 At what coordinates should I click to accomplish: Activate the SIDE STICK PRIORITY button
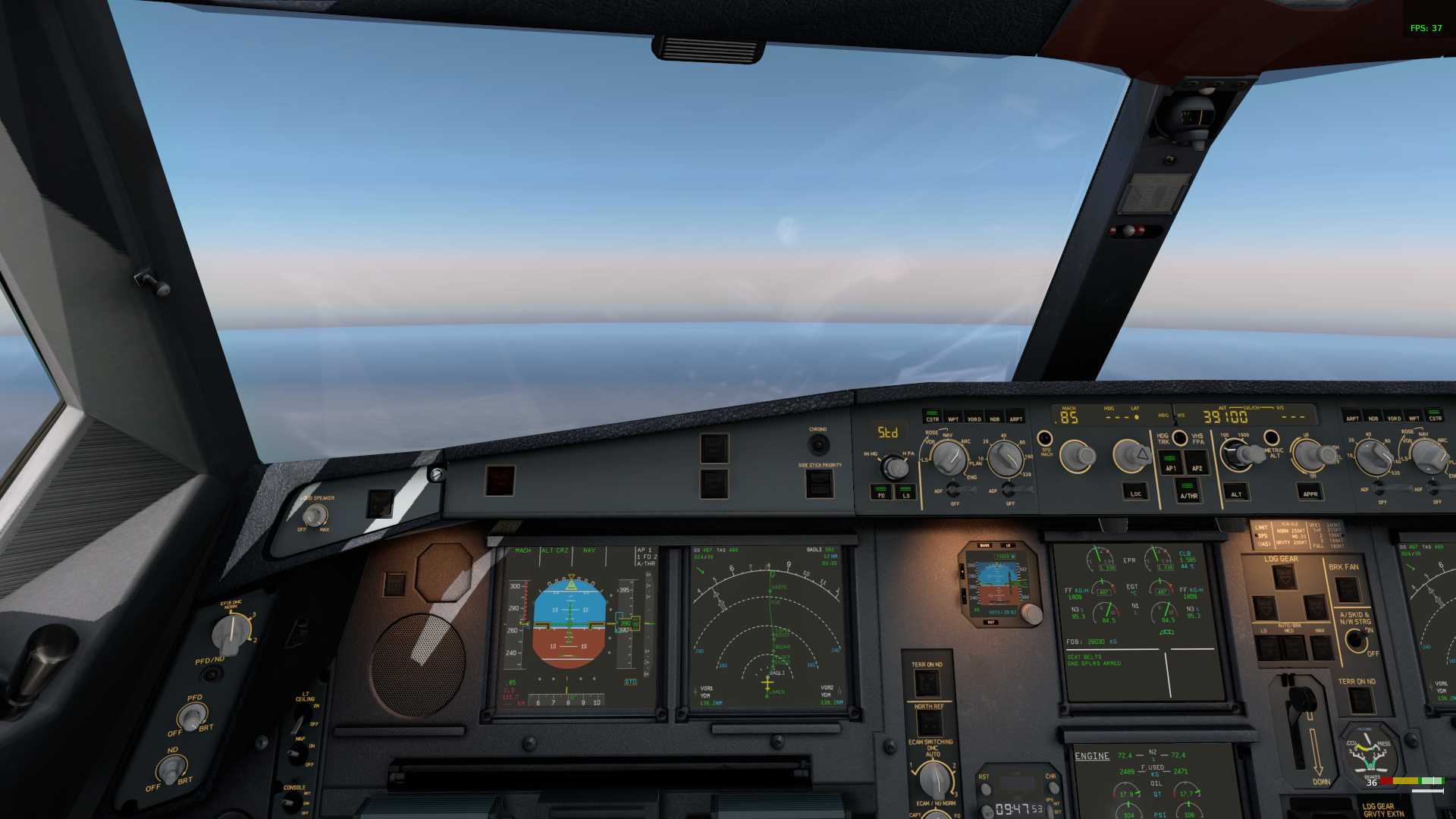[819, 483]
